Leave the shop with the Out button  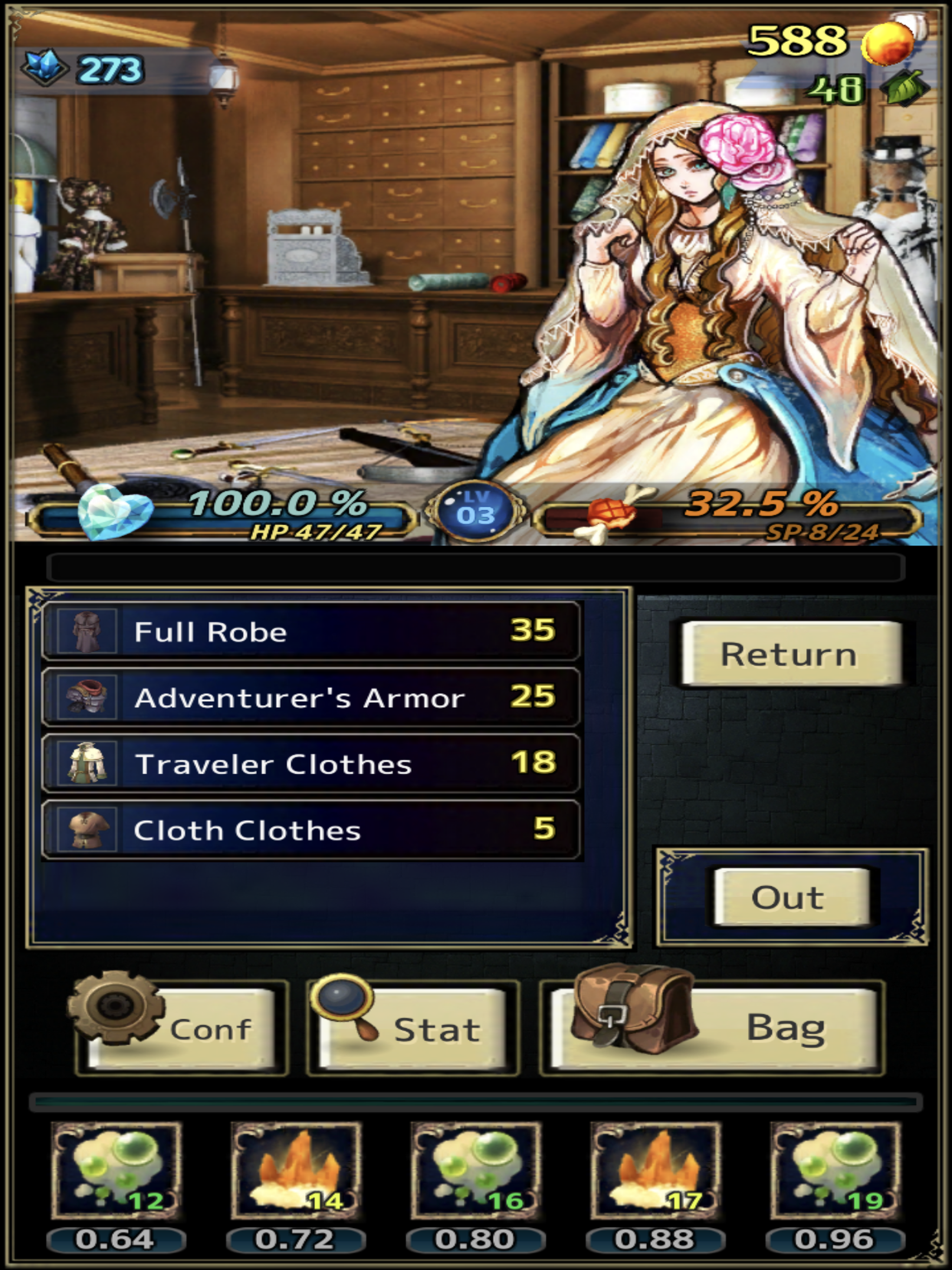pos(790,897)
